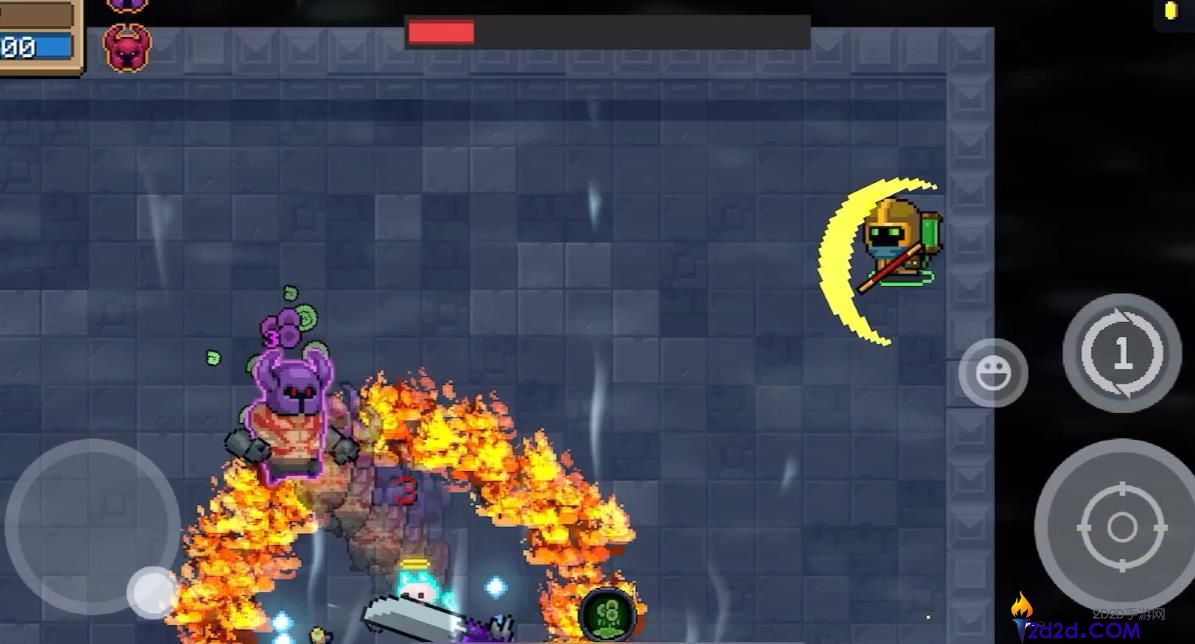Open the smiley emote button
The height and width of the screenshot is (644, 1195).
(992, 373)
